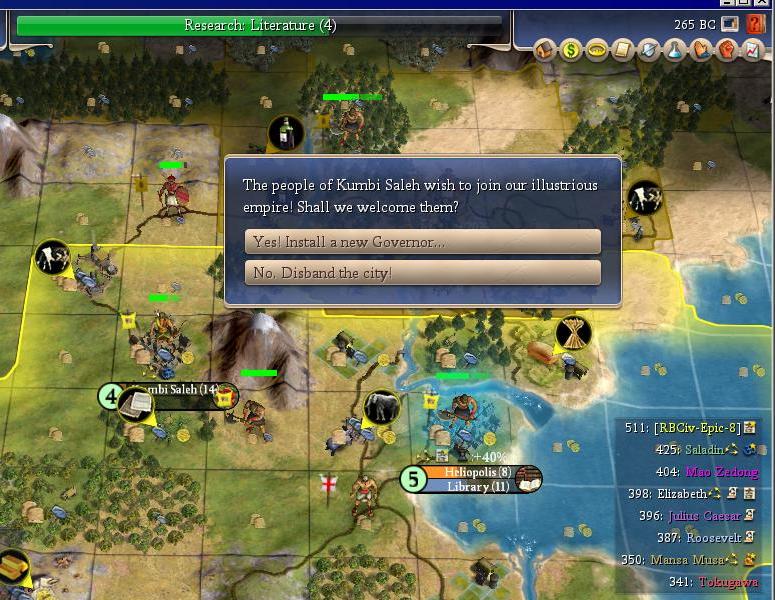Close the game window
The width and height of the screenshot is (775, 600).
765,3
